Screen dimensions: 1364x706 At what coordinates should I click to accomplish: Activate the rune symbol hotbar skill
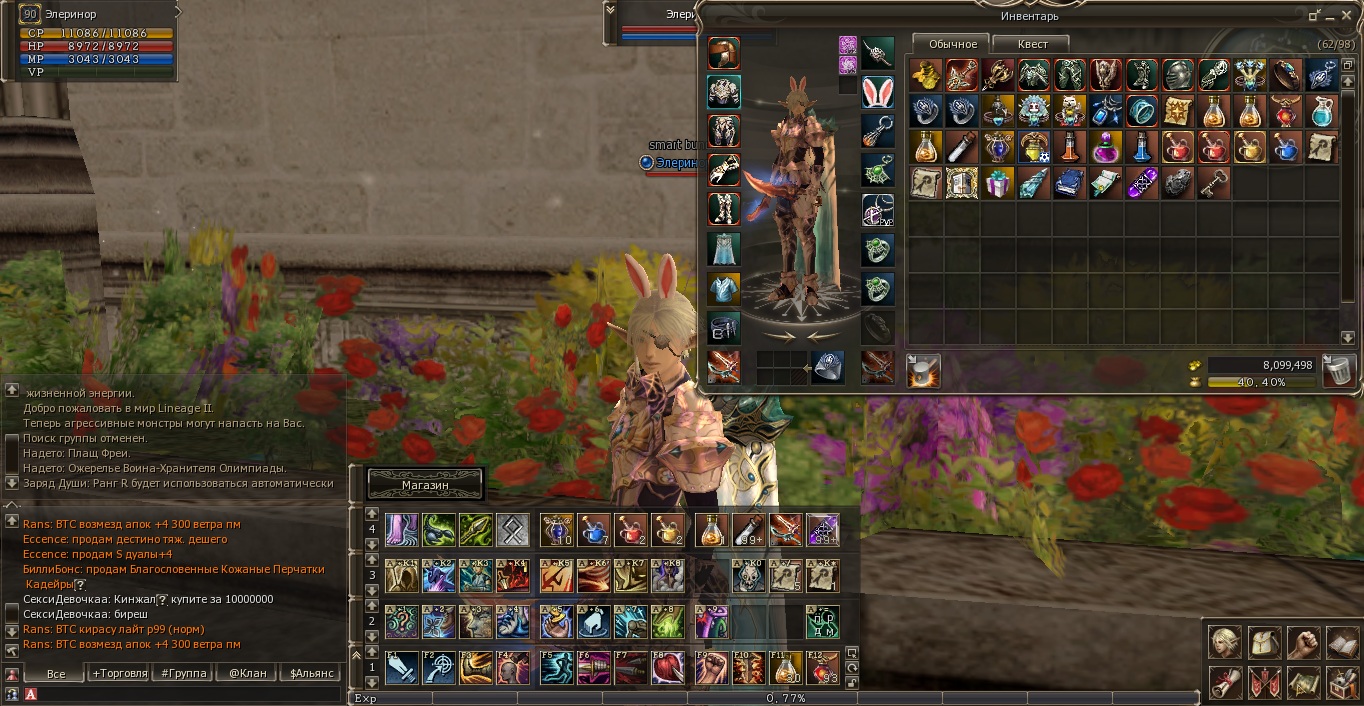point(512,529)
